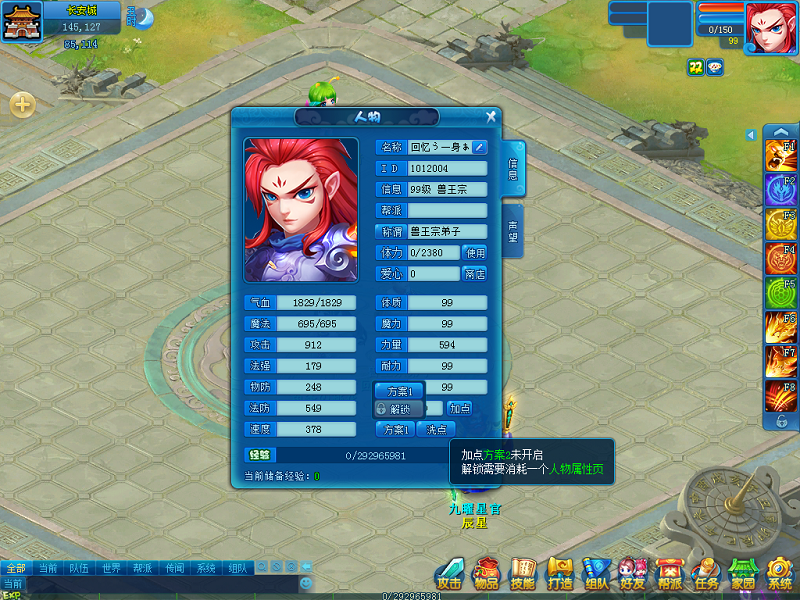Unlock the second plan with 解锁
This screenshot has width=800, height=600.
pos(397,409)
